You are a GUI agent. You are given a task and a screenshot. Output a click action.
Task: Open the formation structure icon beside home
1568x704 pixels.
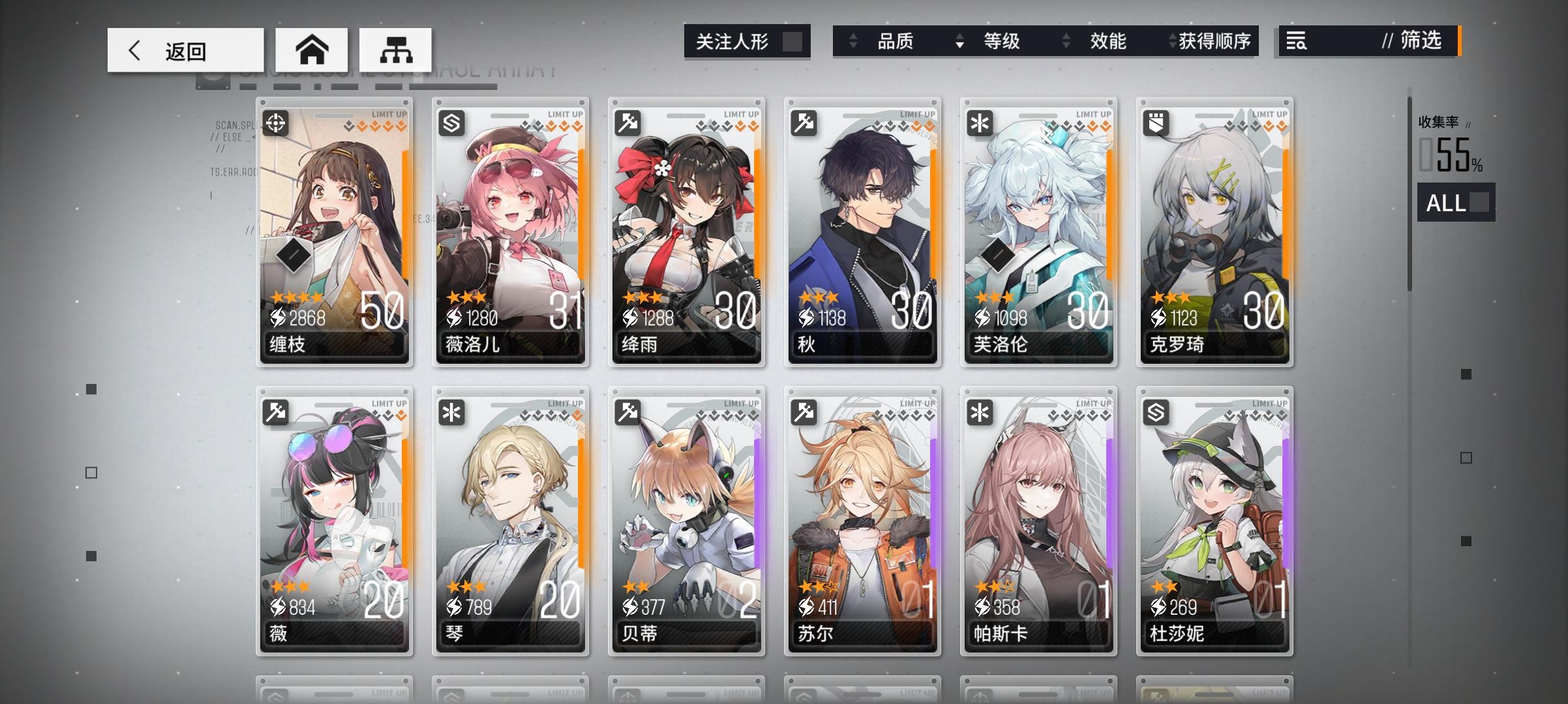click(396, 49)
